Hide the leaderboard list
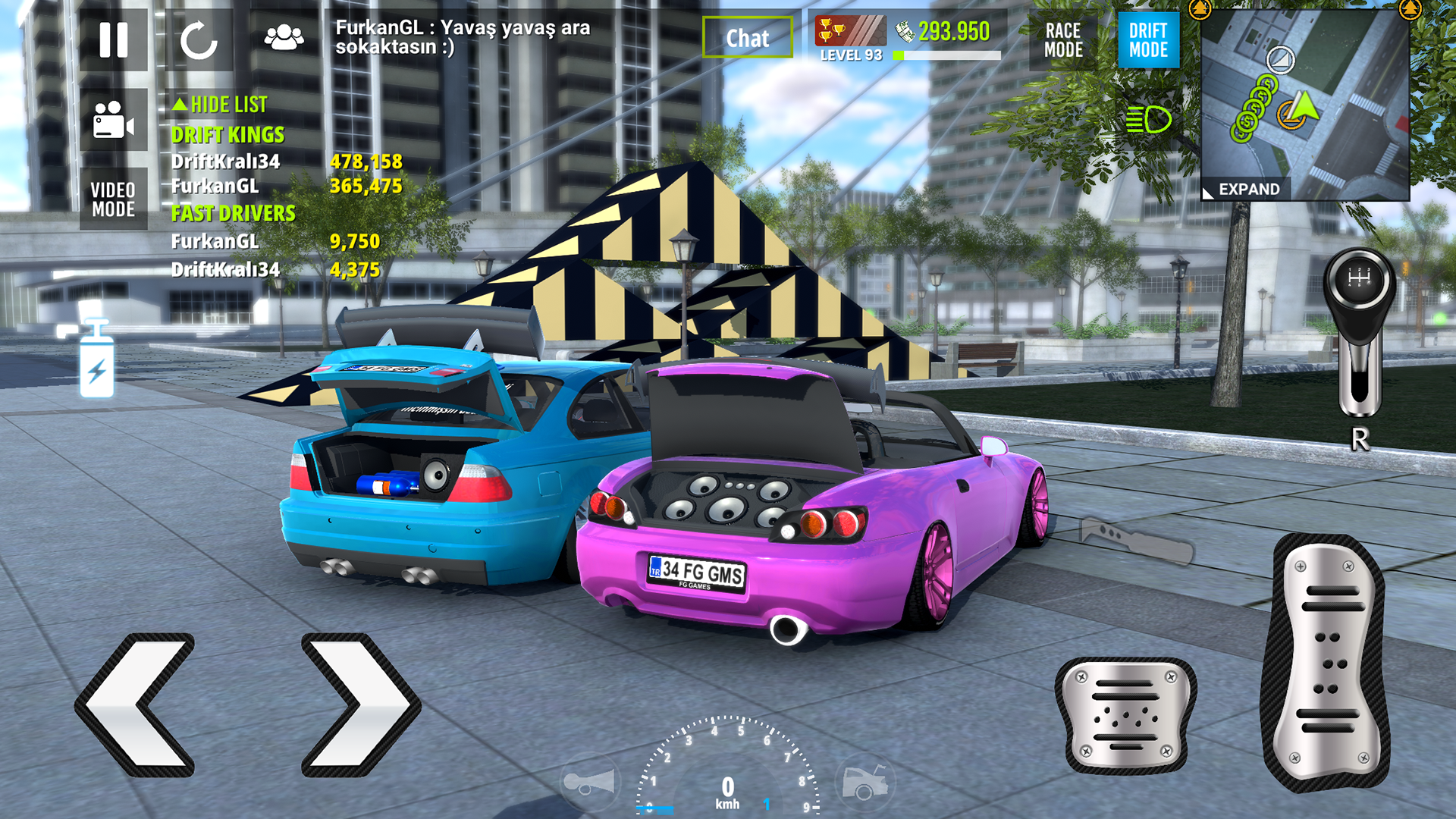 (221, 105)
